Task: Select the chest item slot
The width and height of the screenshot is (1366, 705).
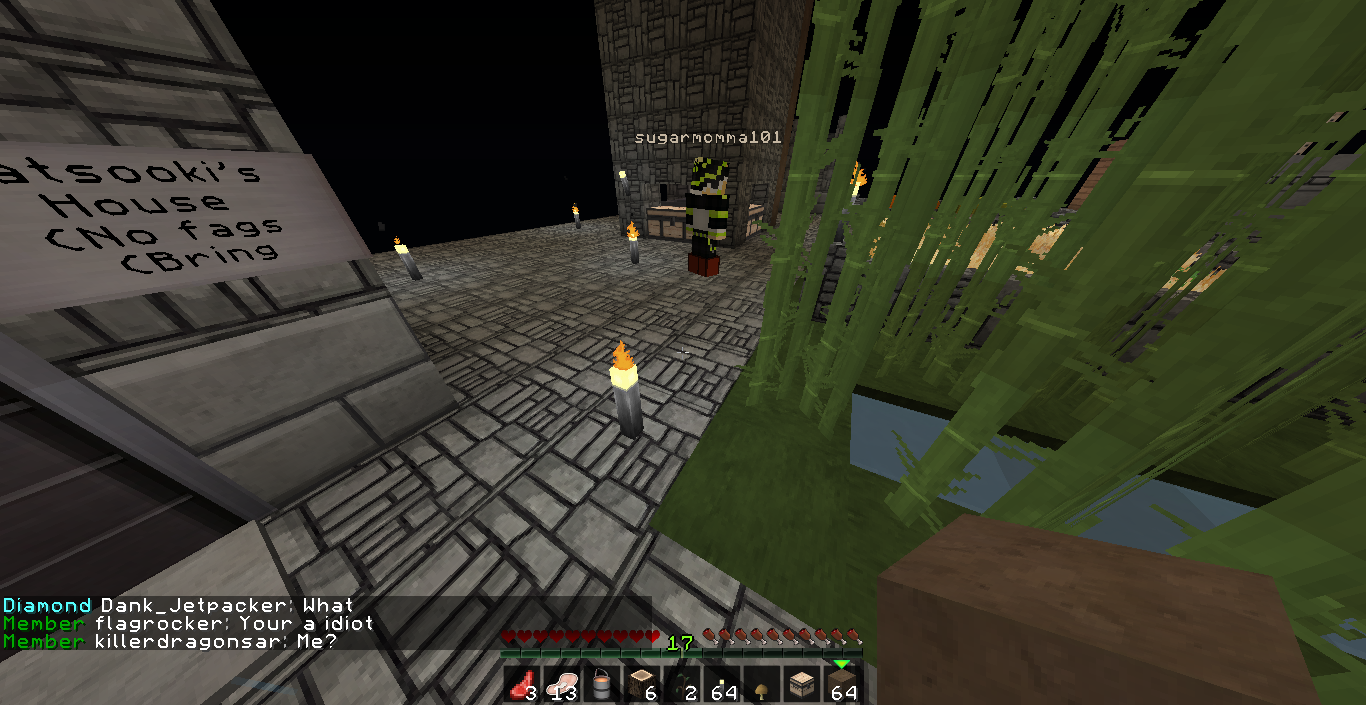Action: (x=803, y=685)
